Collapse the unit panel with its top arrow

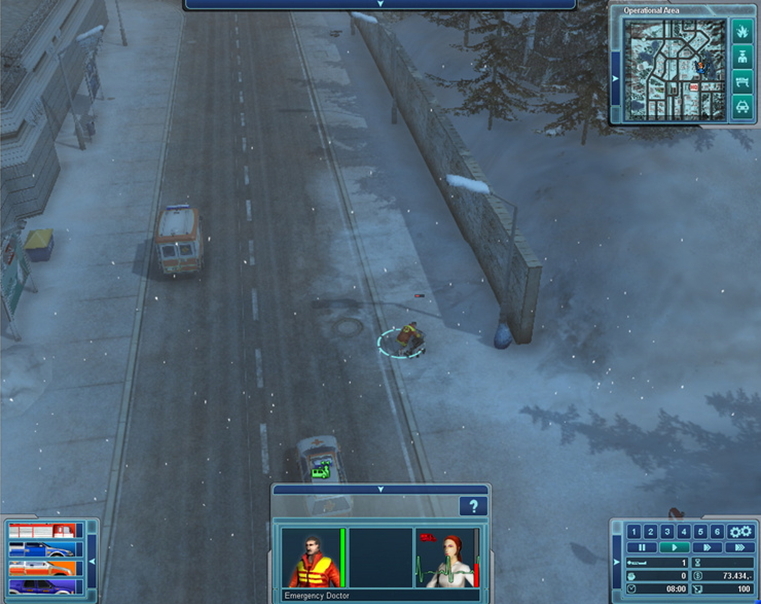pyautogui.click(x=380, y=489)
